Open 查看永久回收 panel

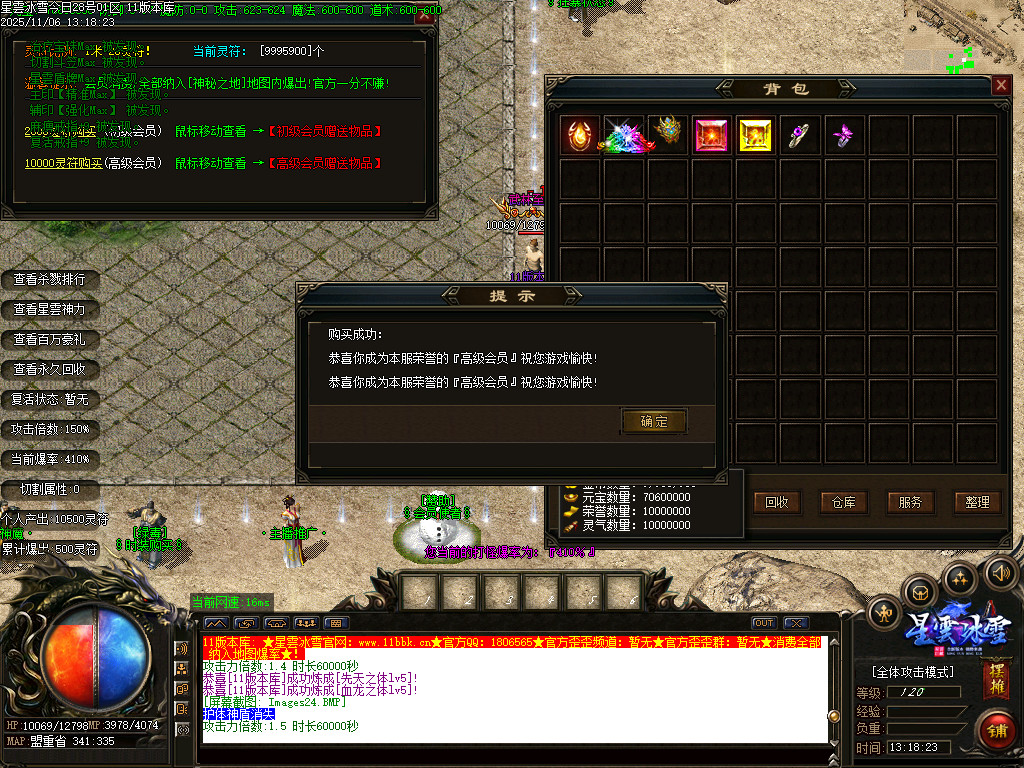pos(49,370)
